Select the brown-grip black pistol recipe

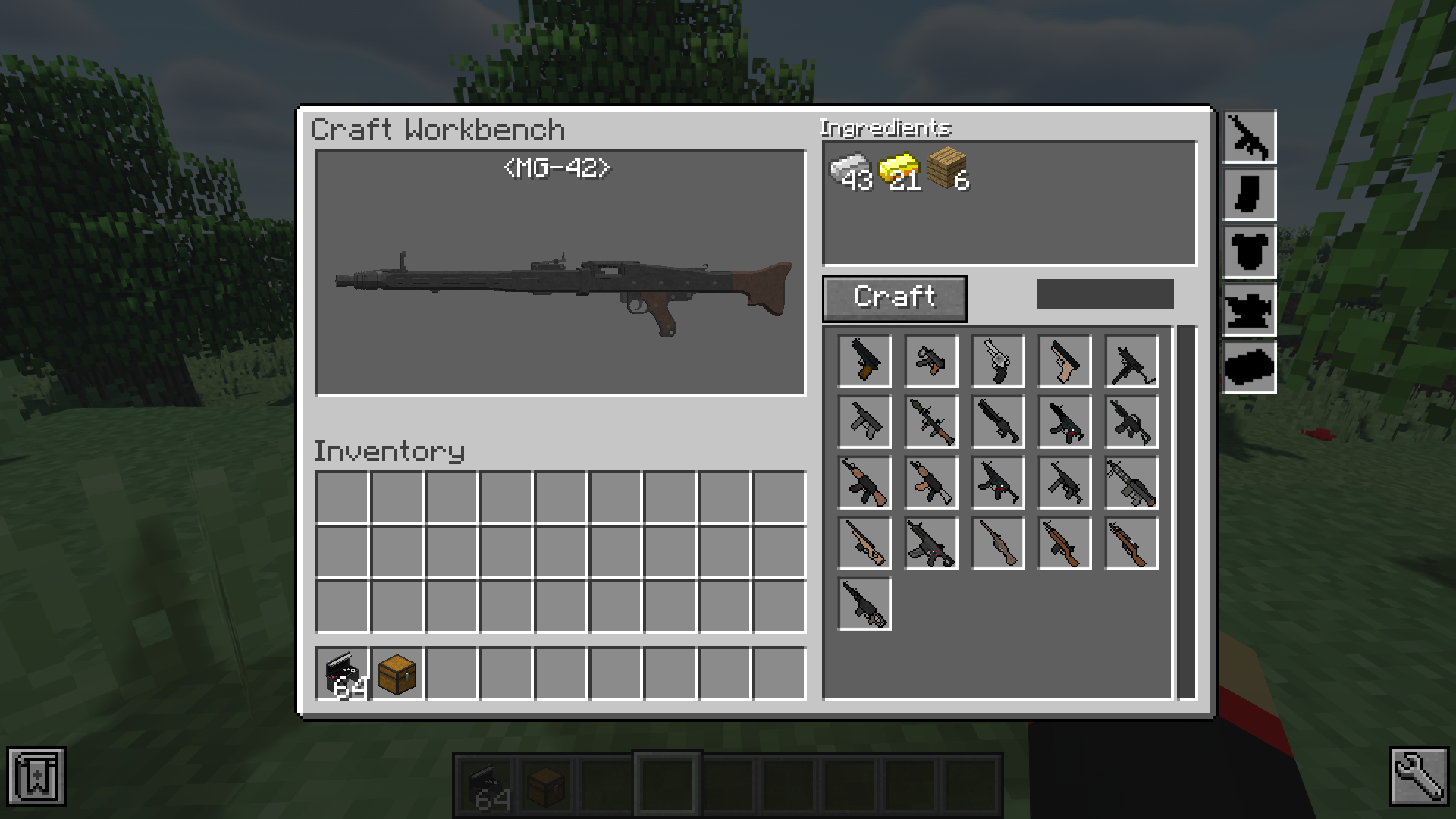[x=864, y=361]
